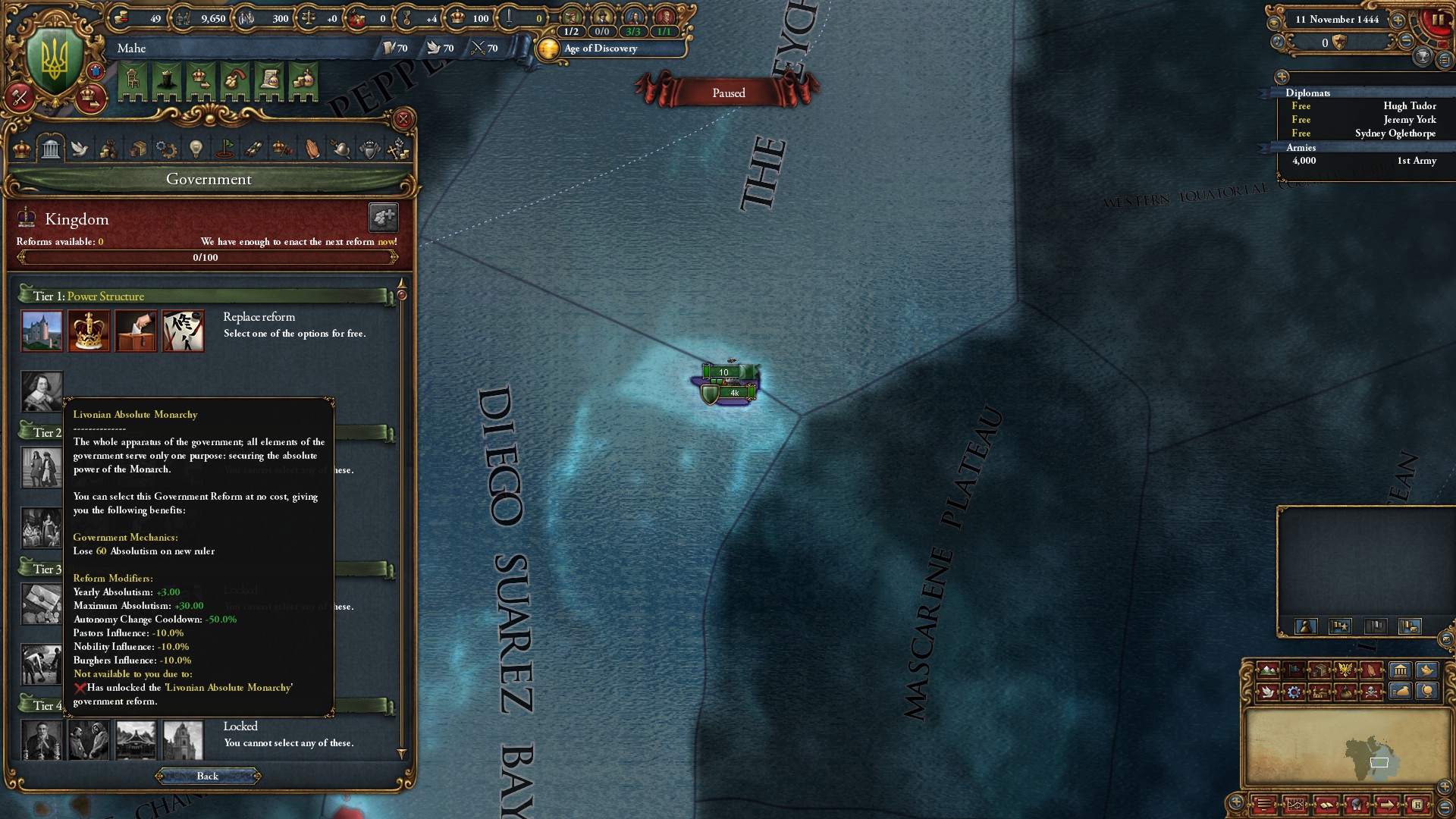Select the political map mode flag icon
This screenshot has height=819, width=1456.
coord(1294,669)
